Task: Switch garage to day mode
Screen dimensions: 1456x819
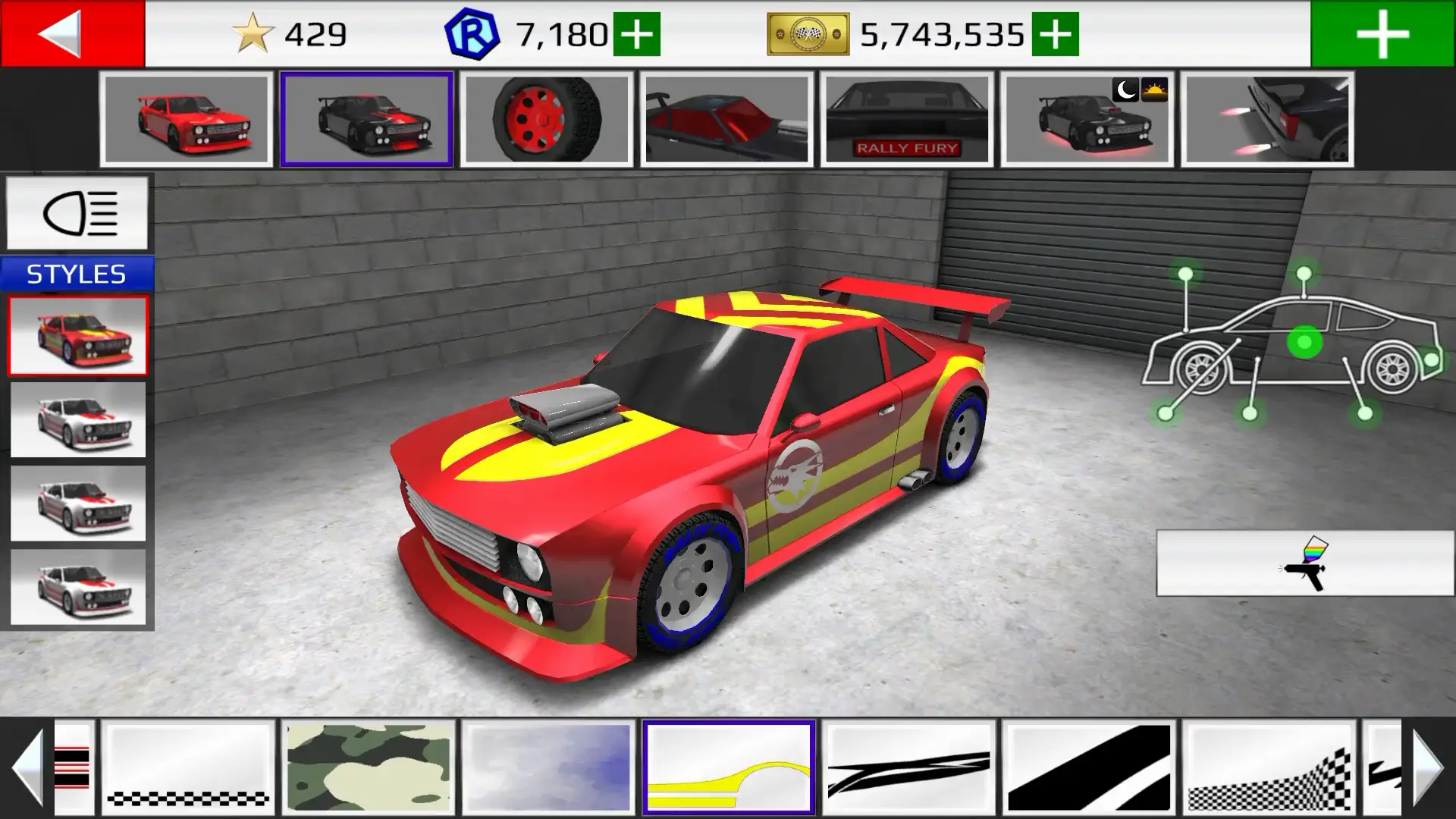Action: (1154, 91)
